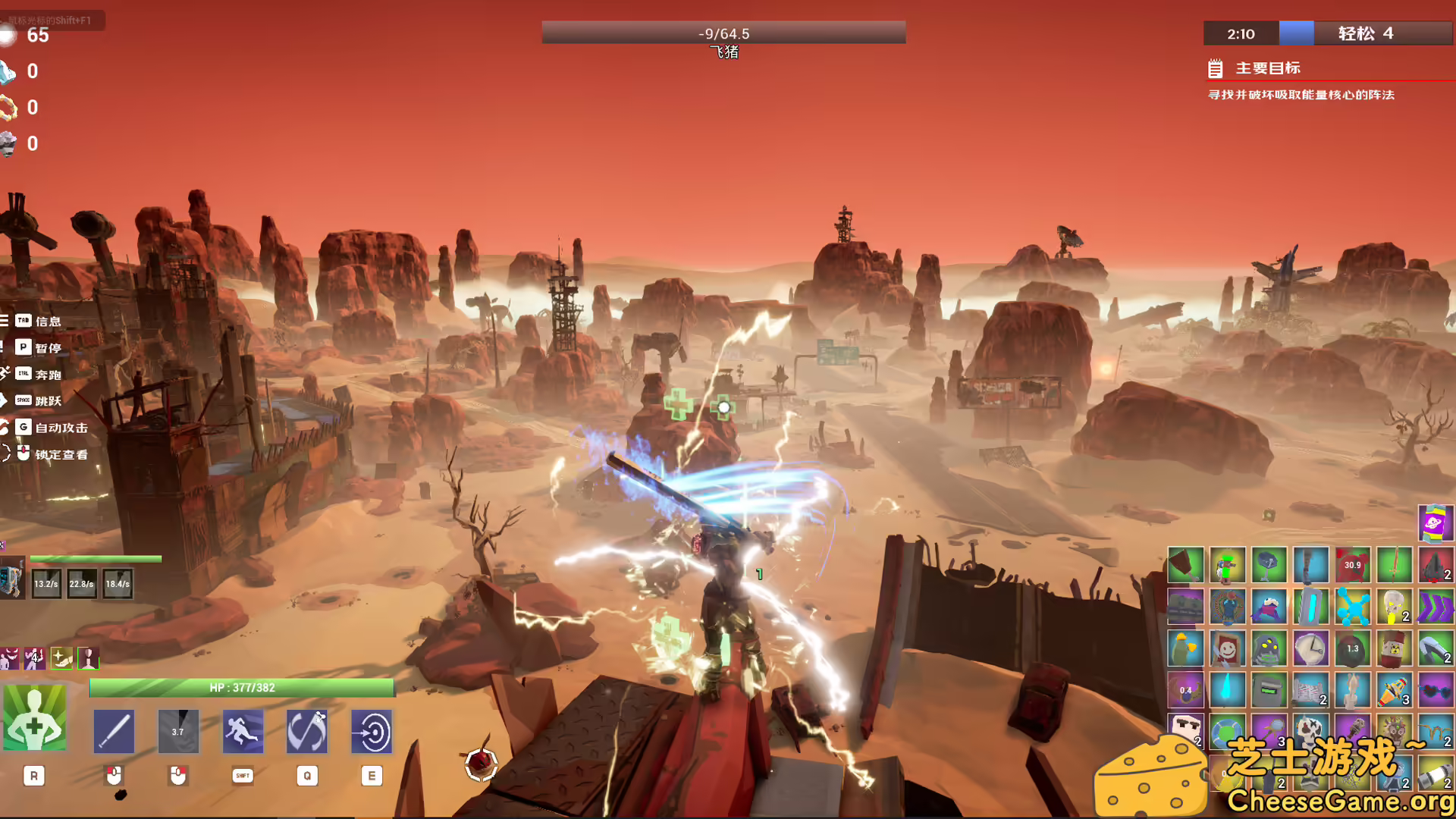Select the purple planet can item
Image resolution: width=1456 pixels, height=819 pixels.
tap(1435, 523)
